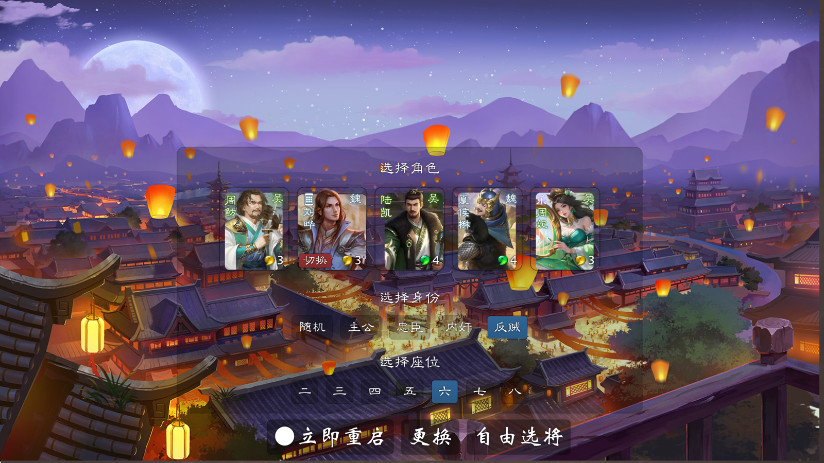Viewport: 824px width, 463px height.
Task: Click the 更换 replace button
Action: coord(432,437)
